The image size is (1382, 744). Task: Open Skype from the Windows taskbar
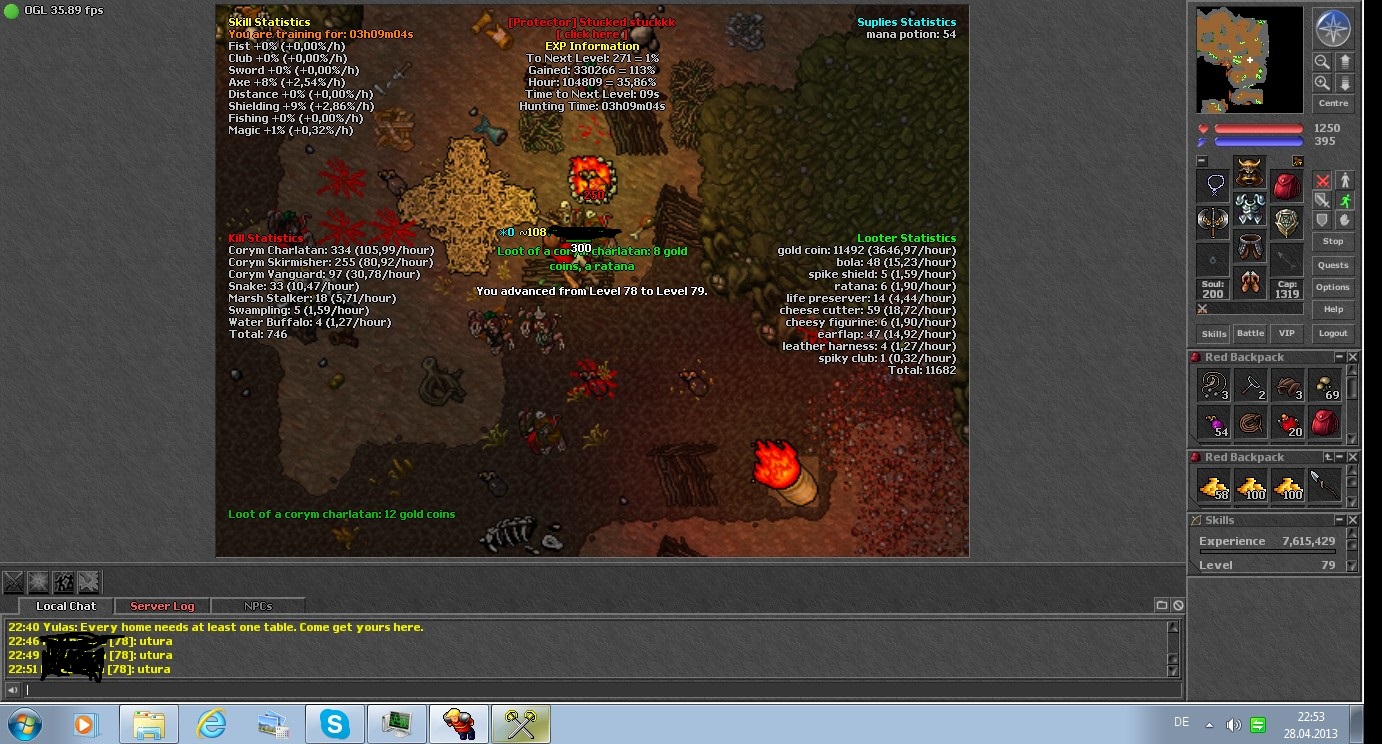click(x=334, y=723)
